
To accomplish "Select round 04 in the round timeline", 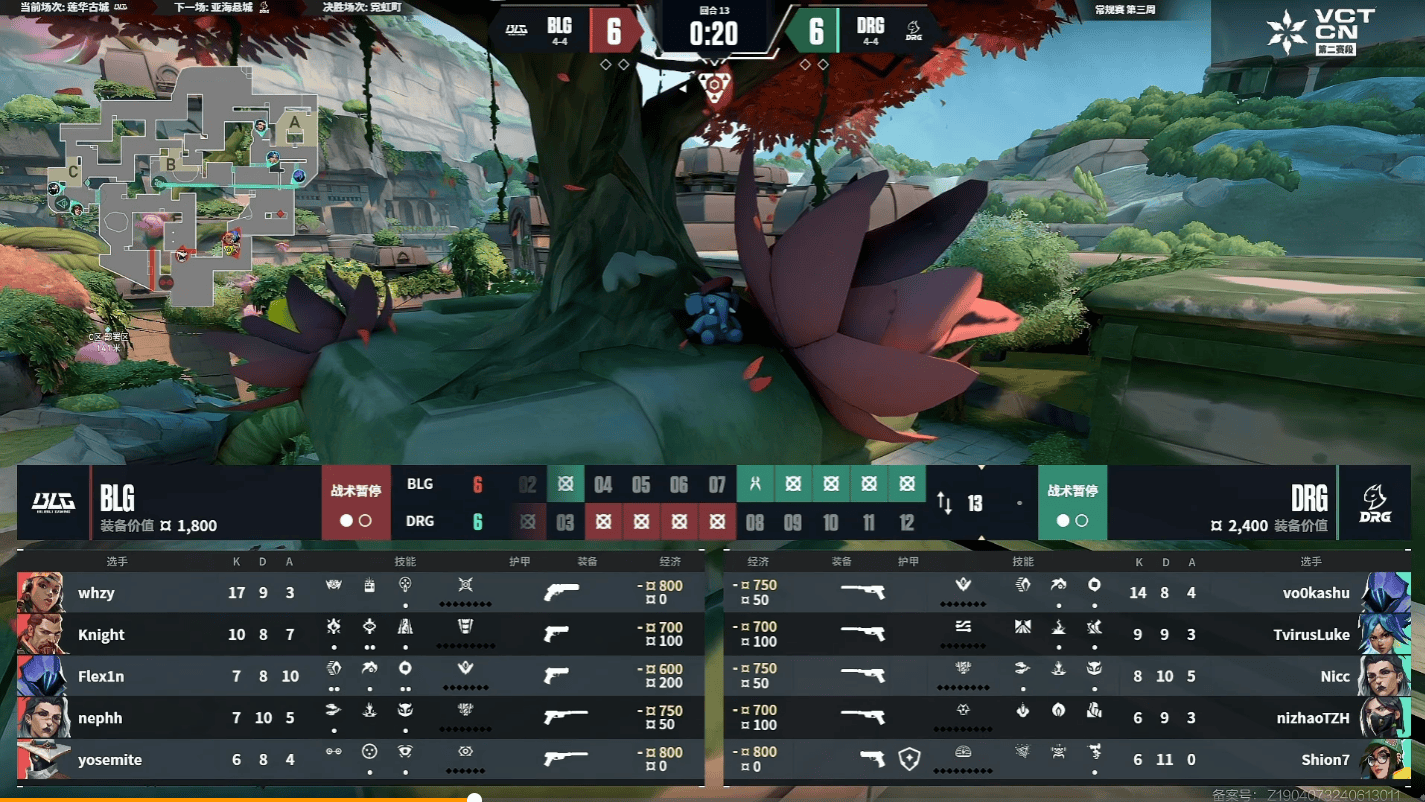I will (x=603, y=485).
